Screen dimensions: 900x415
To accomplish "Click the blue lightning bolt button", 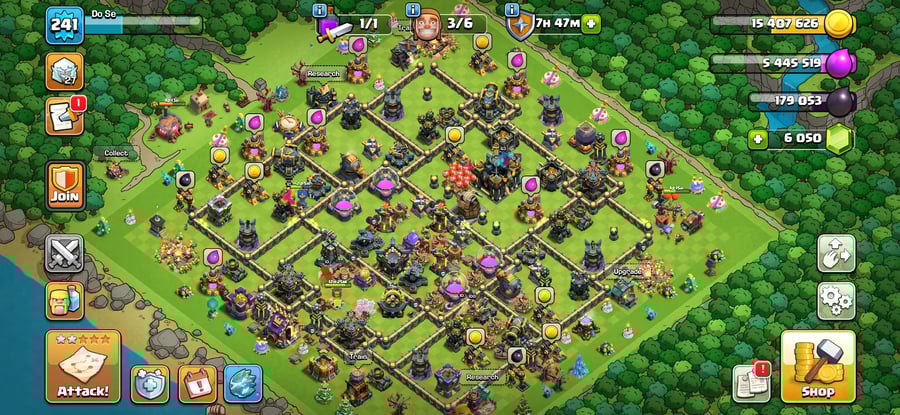I will (243, 383).
